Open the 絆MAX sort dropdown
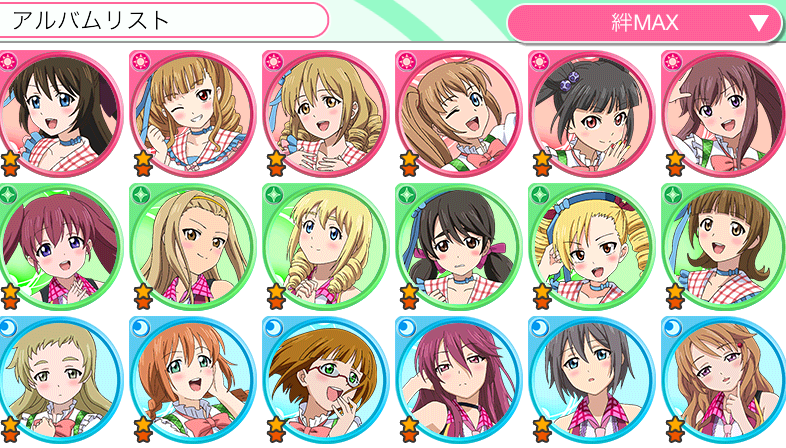Screen dimensions: 786x448 click(644, 22)
